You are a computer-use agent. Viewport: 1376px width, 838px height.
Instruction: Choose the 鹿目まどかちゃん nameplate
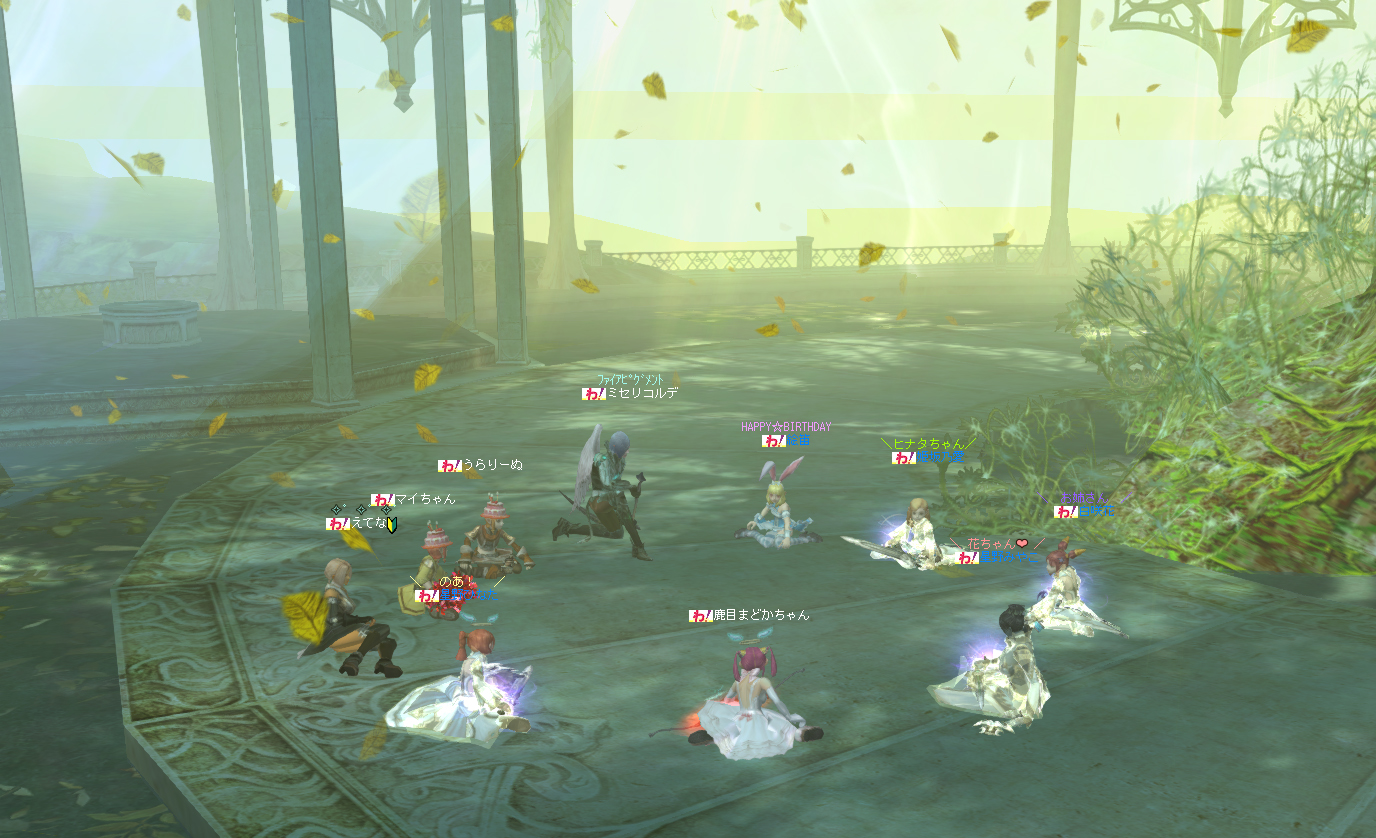[x=760, y=615]
